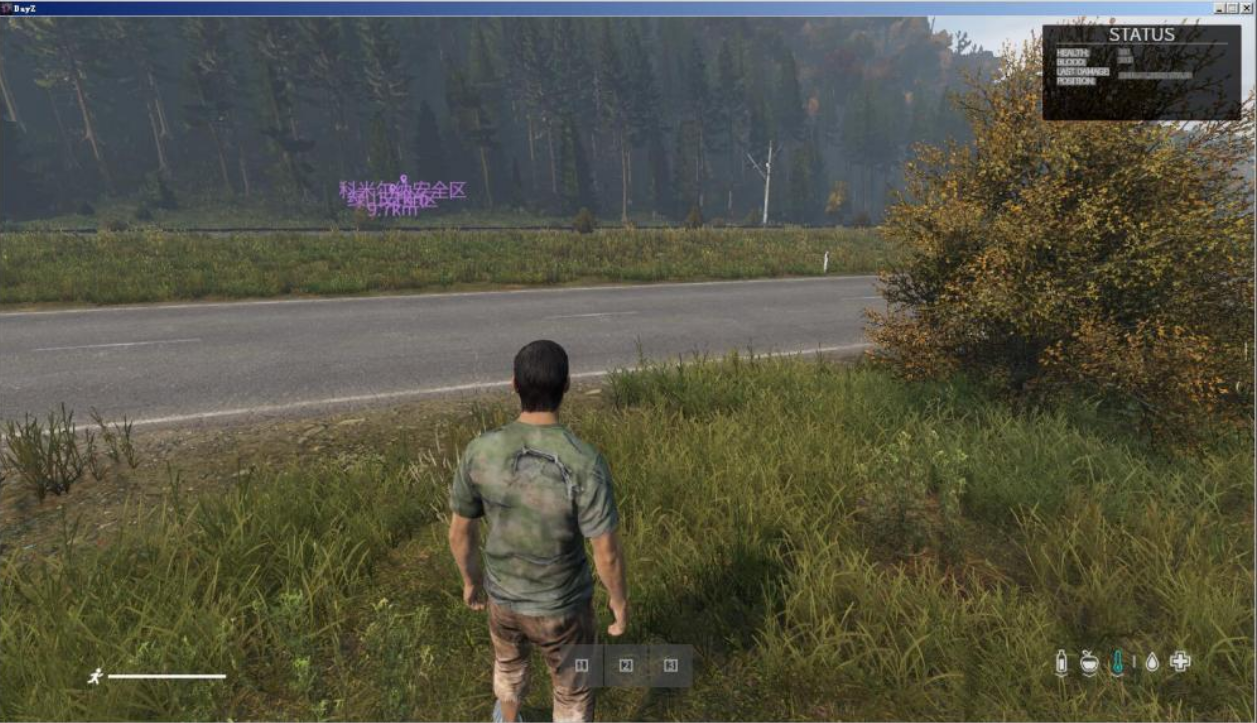Click the apple hunger icon
The height and width of the screenshot is (723, 1257).
click(1089, 662)
